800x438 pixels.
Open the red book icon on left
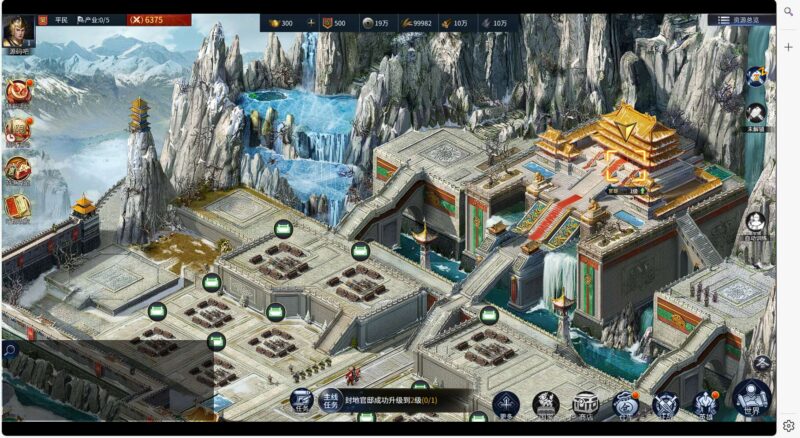(17, 206)
